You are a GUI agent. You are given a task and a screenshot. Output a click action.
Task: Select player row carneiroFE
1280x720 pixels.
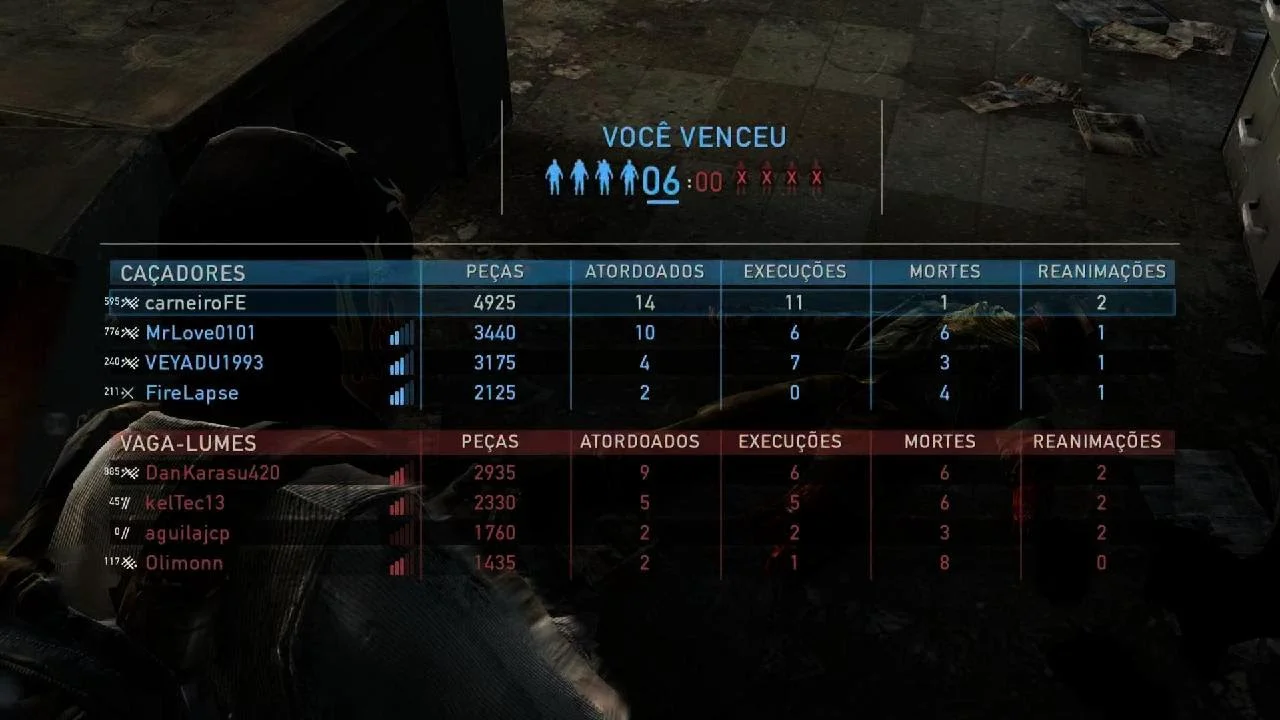(x=196, y=303)
